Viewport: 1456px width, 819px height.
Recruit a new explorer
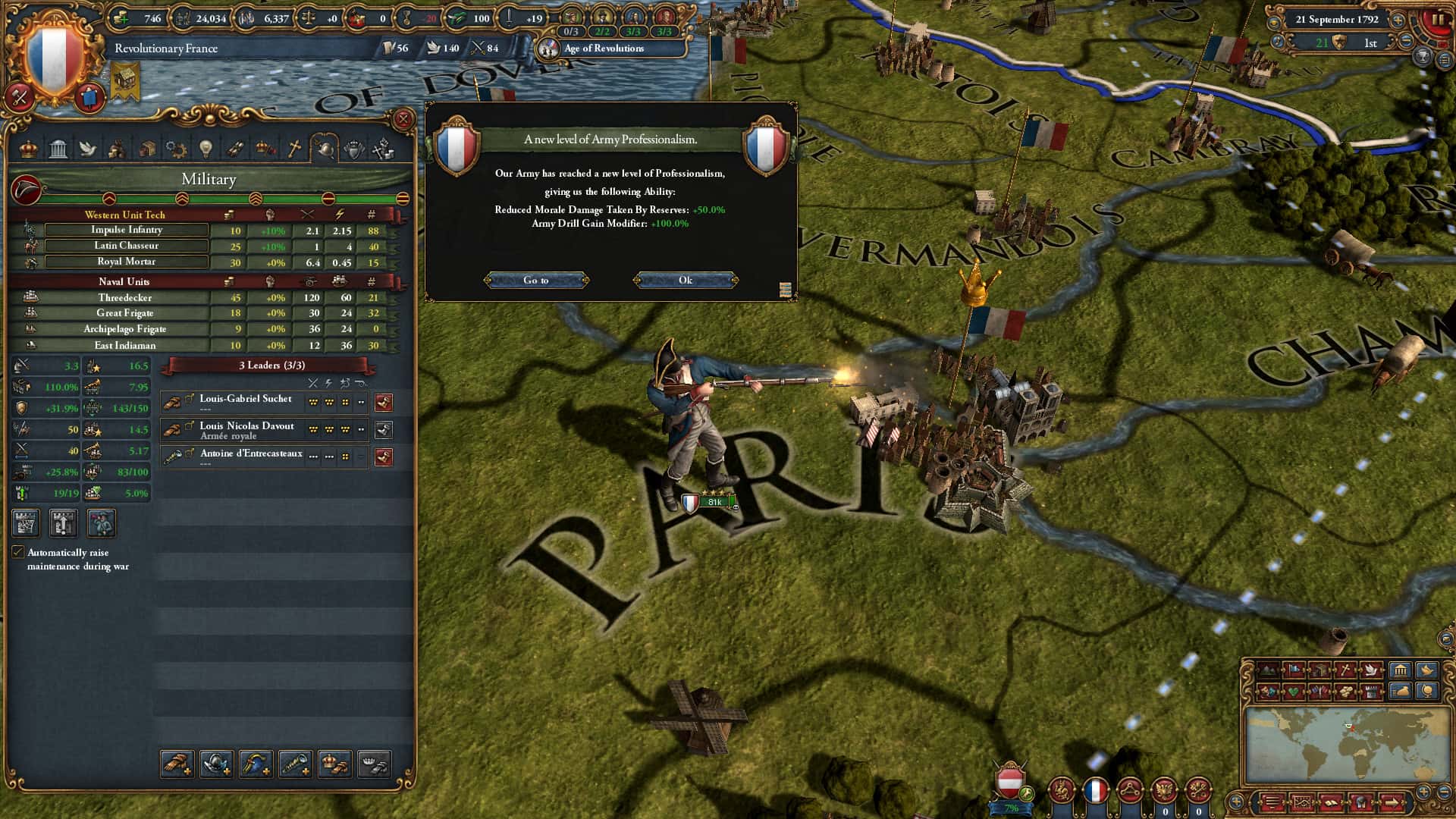click(296, 764)
